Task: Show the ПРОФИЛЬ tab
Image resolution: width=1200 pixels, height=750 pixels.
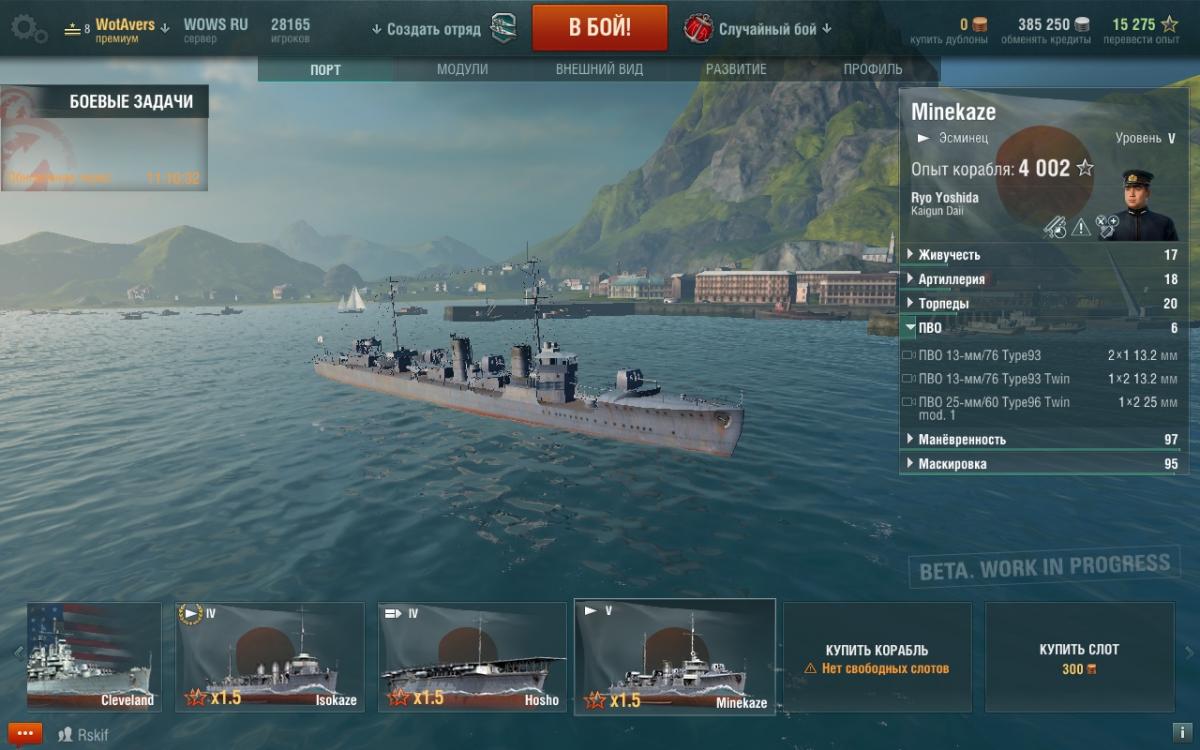Action: click(872, 70)
